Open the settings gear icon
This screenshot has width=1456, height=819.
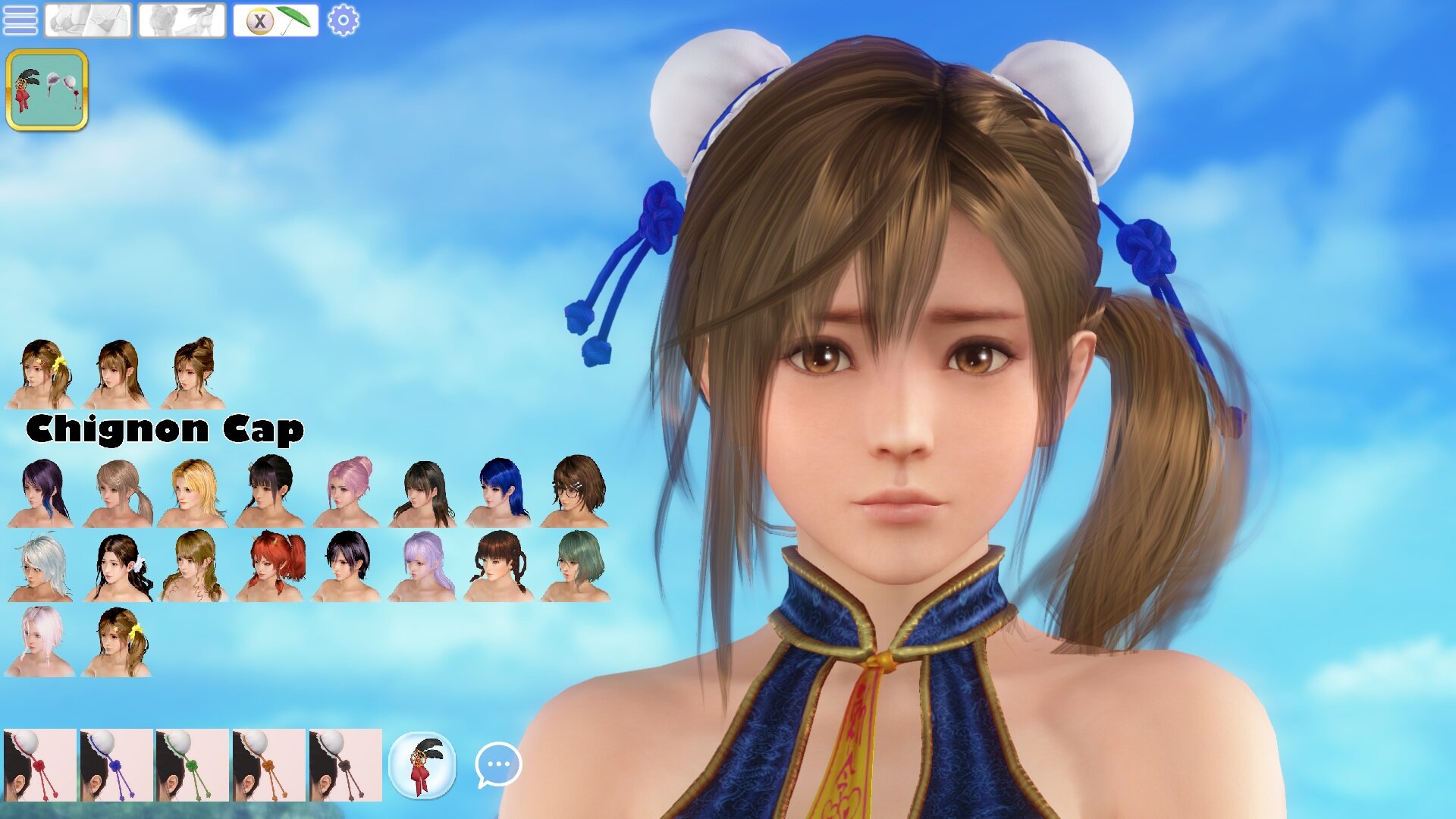pos(343,20)
